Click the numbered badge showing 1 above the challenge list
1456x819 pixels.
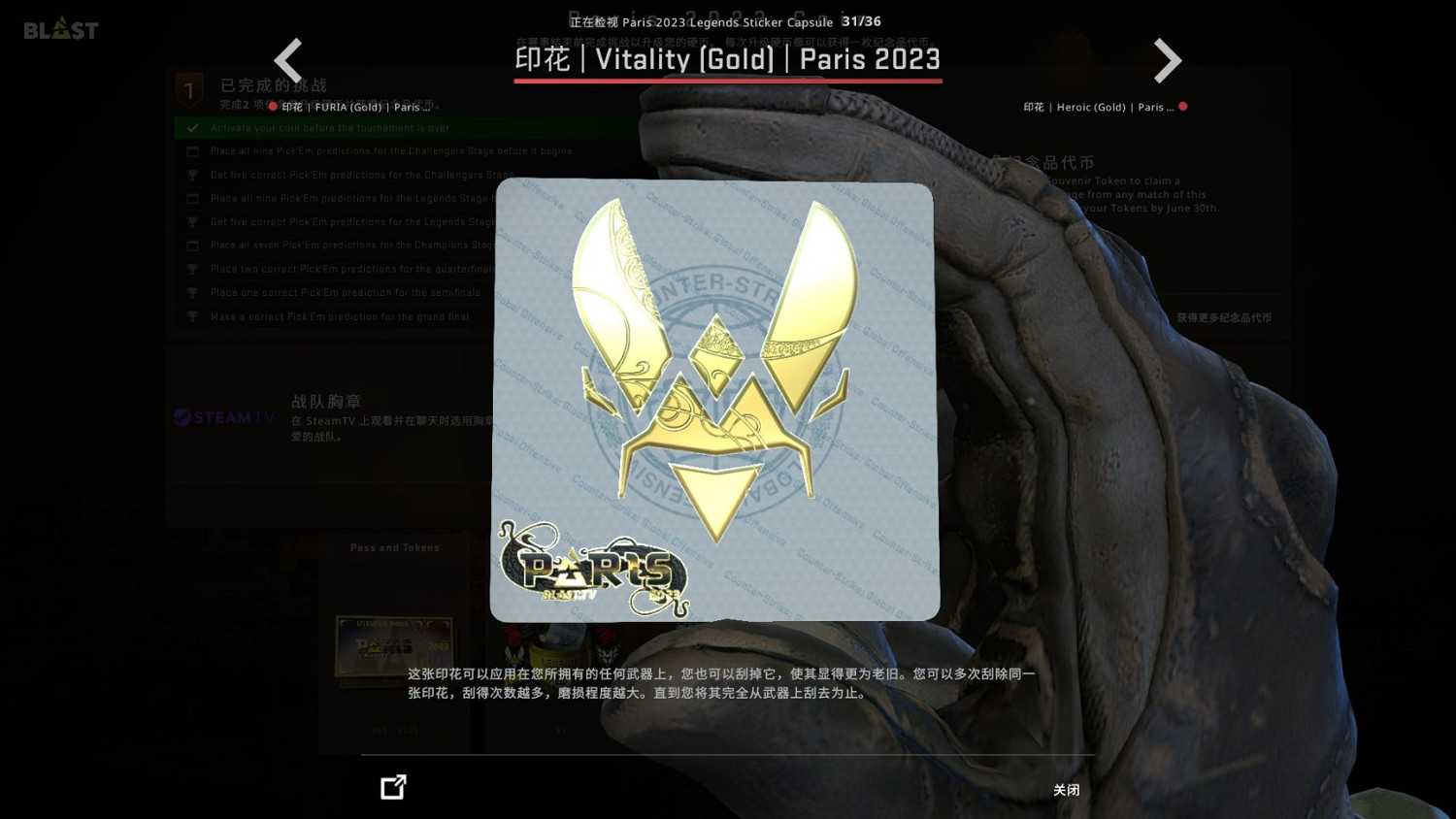(x=189, y=89)
